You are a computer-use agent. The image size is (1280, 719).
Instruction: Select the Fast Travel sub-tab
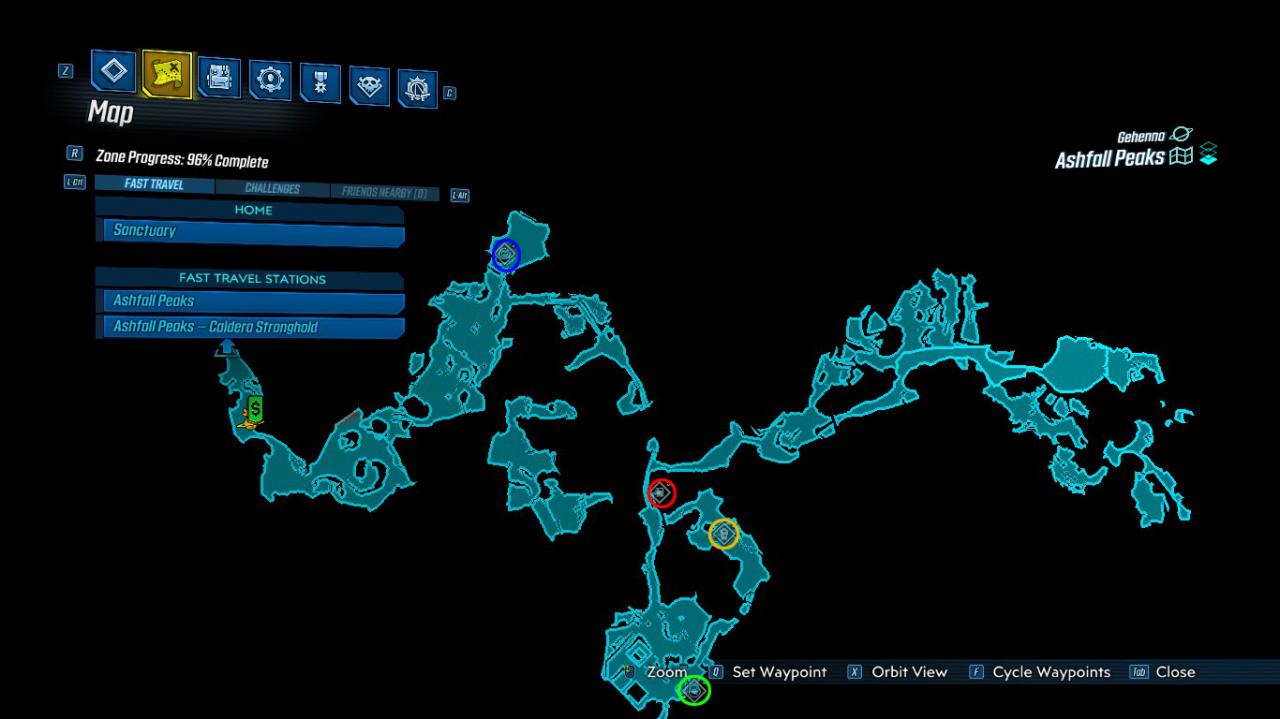[x=153, y=185]
